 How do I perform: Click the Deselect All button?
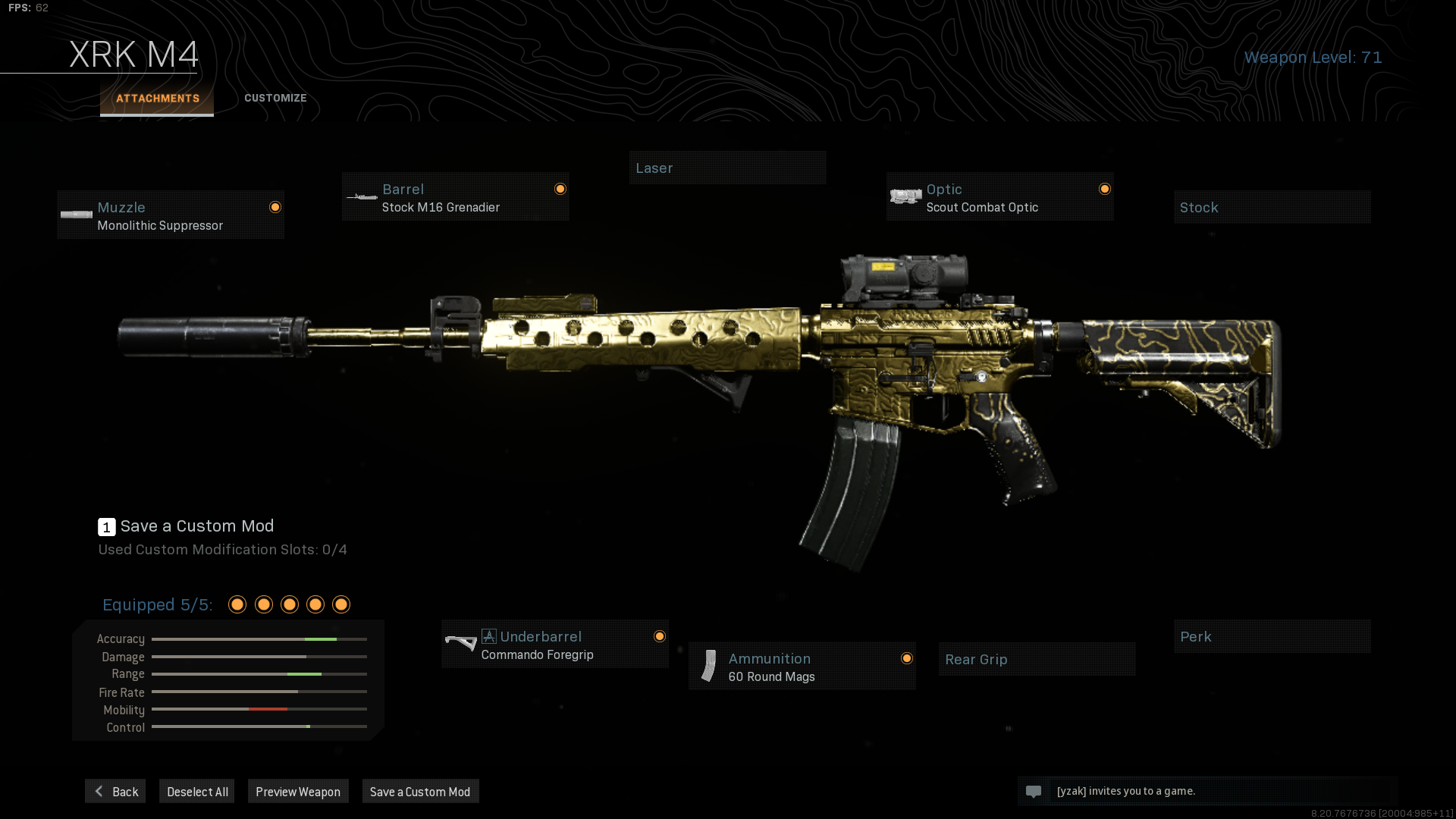pos(196,791)
